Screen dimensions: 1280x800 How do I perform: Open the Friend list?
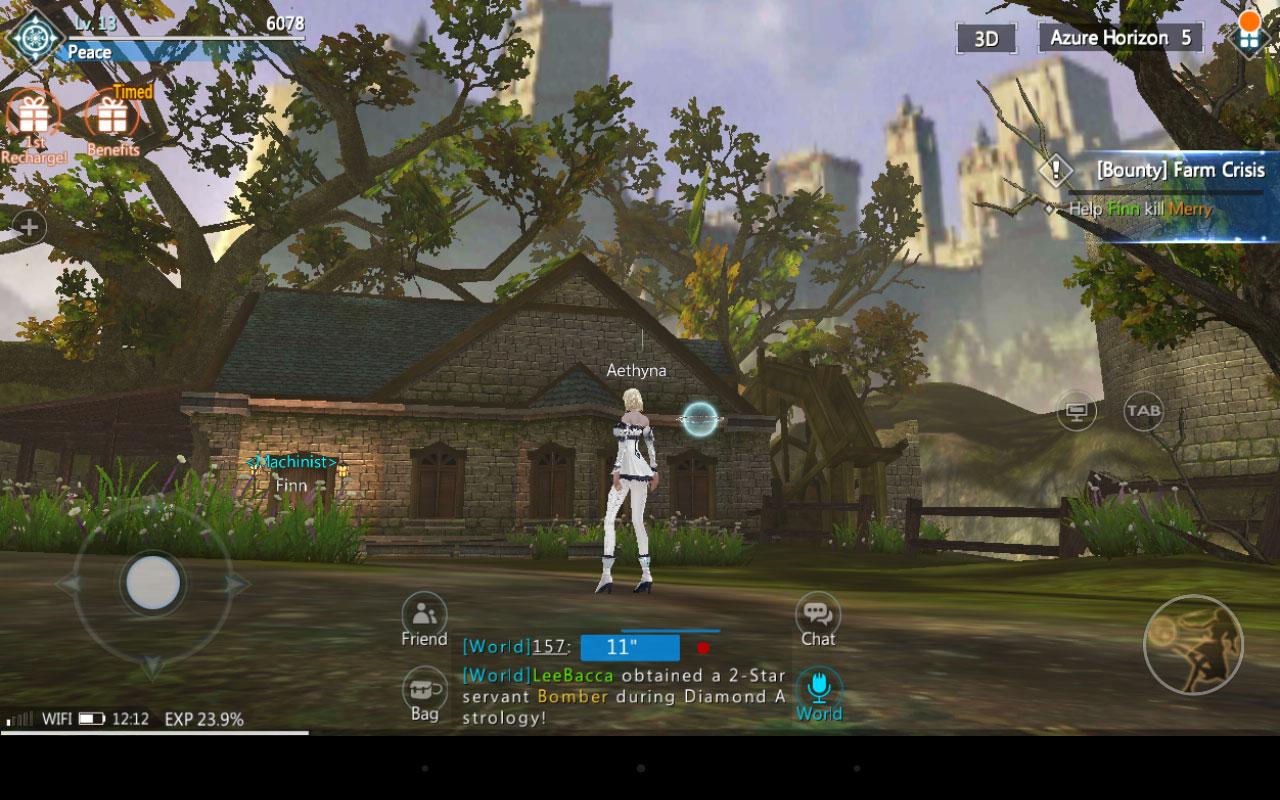424,619
